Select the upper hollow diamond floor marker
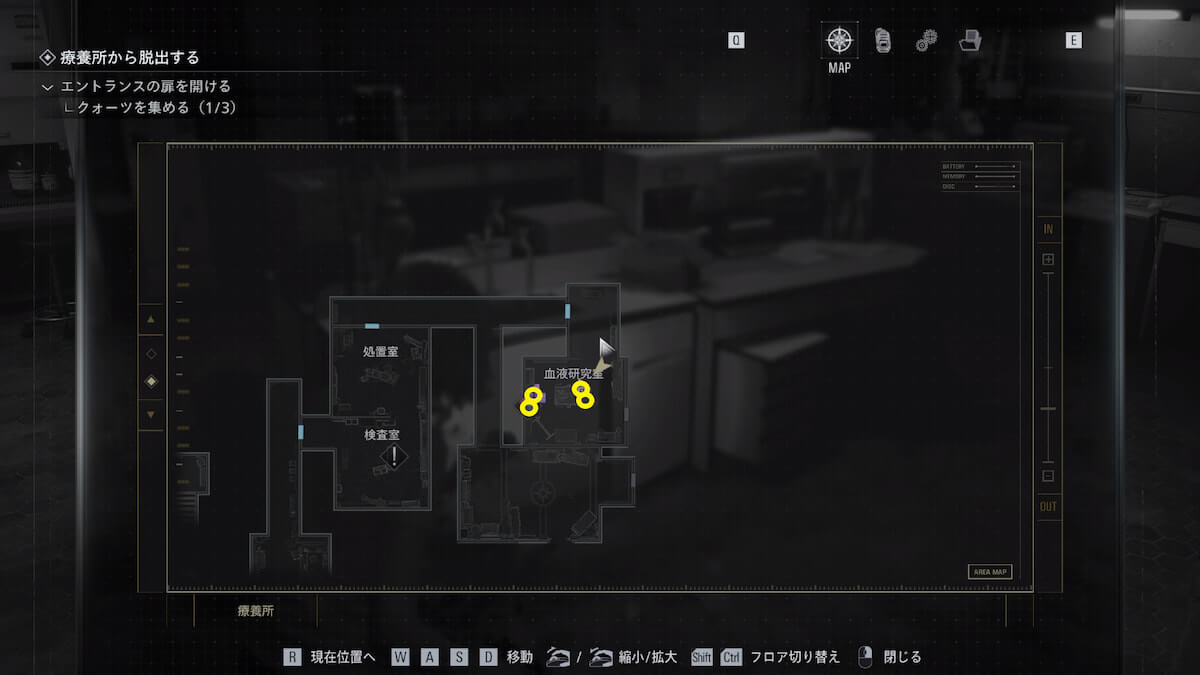The image size is (1200, 675). [151, 353]
